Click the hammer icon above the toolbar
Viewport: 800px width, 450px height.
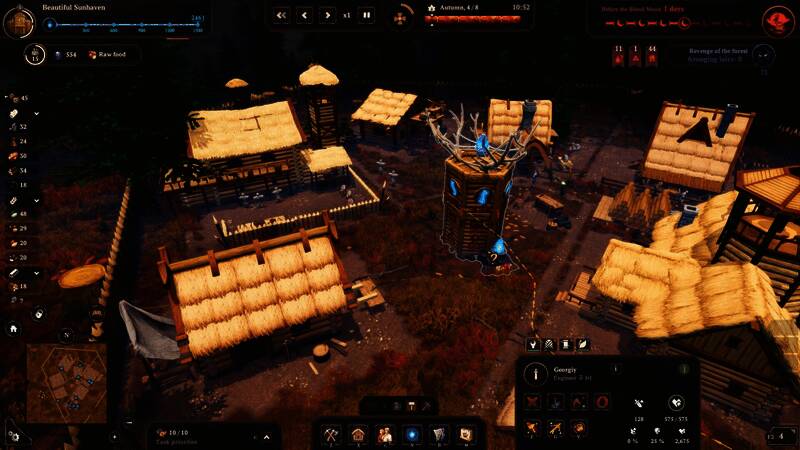point(410,405)
